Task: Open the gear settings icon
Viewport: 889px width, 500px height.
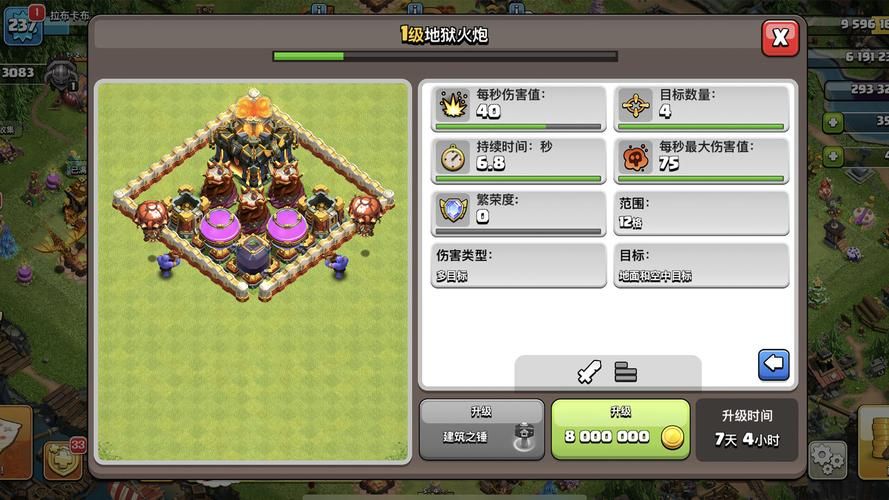Action: [827, 459]
